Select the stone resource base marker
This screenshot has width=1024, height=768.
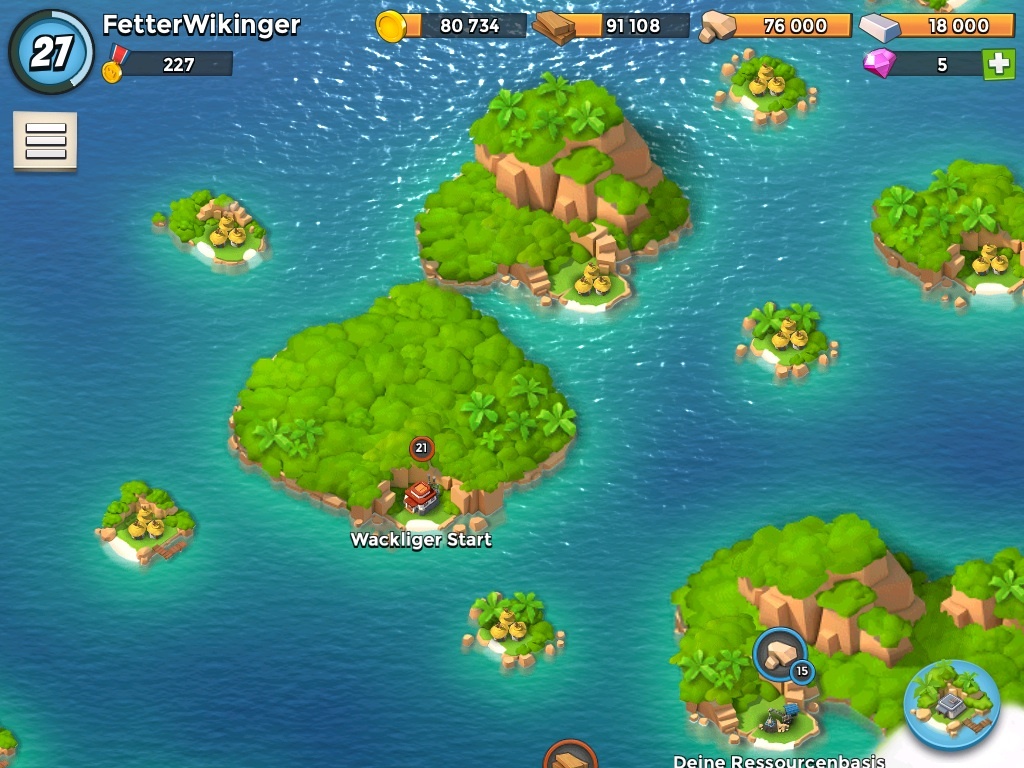pos(780,655)
